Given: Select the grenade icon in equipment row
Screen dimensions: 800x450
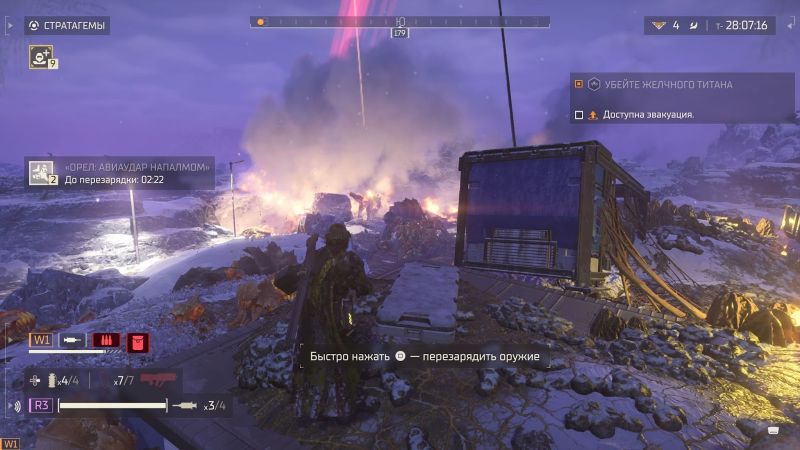Looking at the screenshot, I should (x=51, y=380).
